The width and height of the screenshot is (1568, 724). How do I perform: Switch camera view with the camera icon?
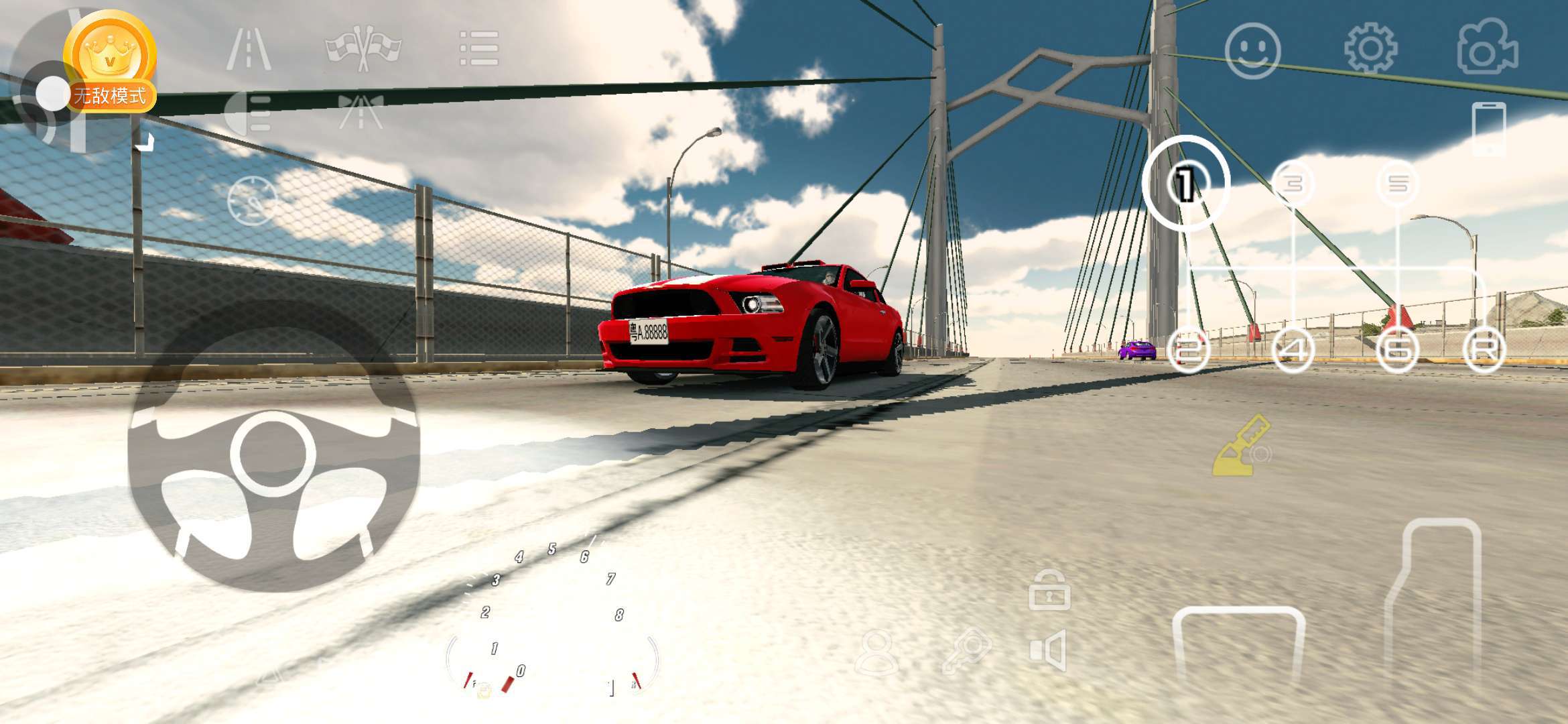point(1488,47)
